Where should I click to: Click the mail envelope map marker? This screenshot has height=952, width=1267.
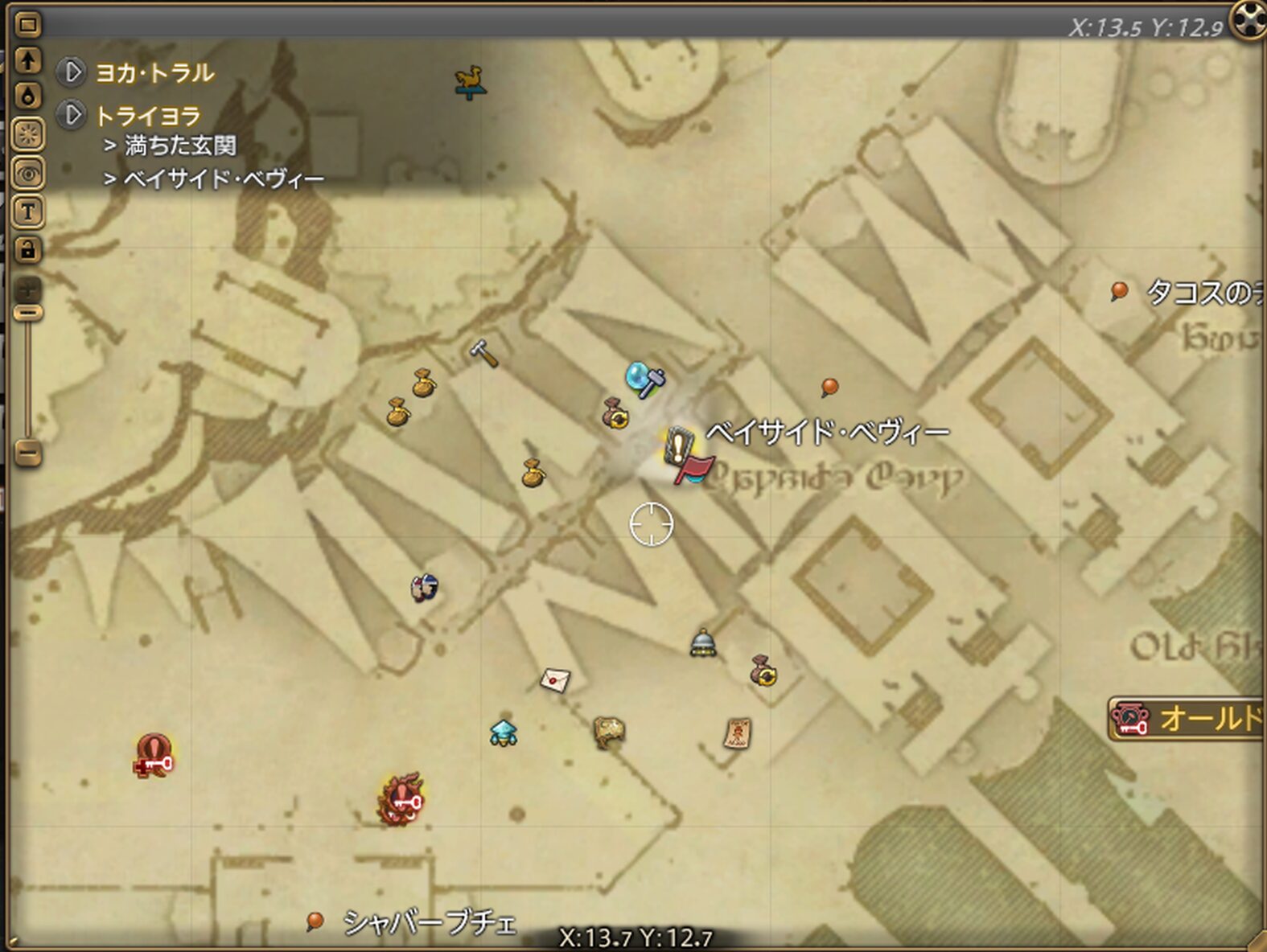click(x=555, y=680)
